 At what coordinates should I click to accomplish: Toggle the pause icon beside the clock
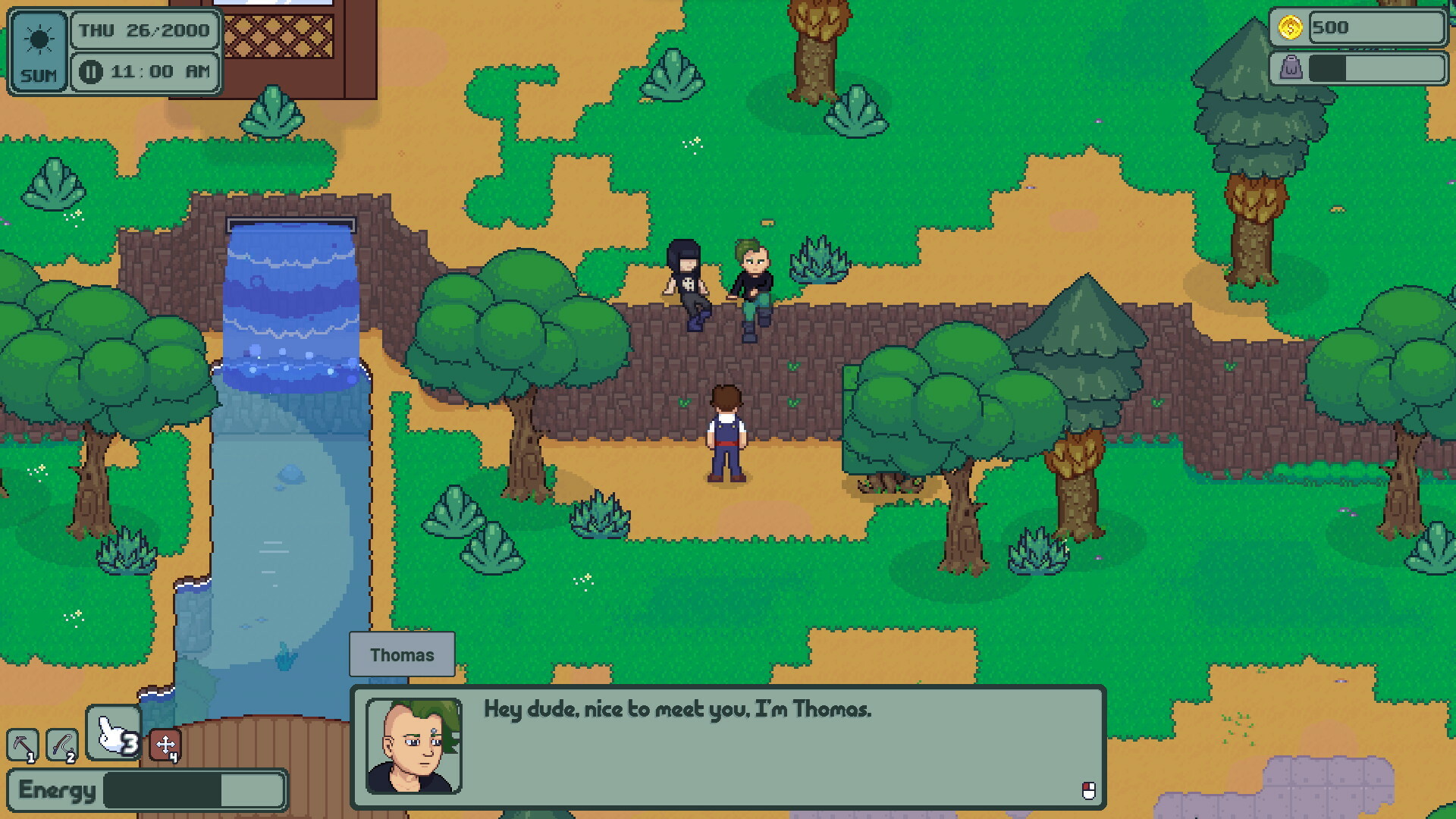click(92, 73)
